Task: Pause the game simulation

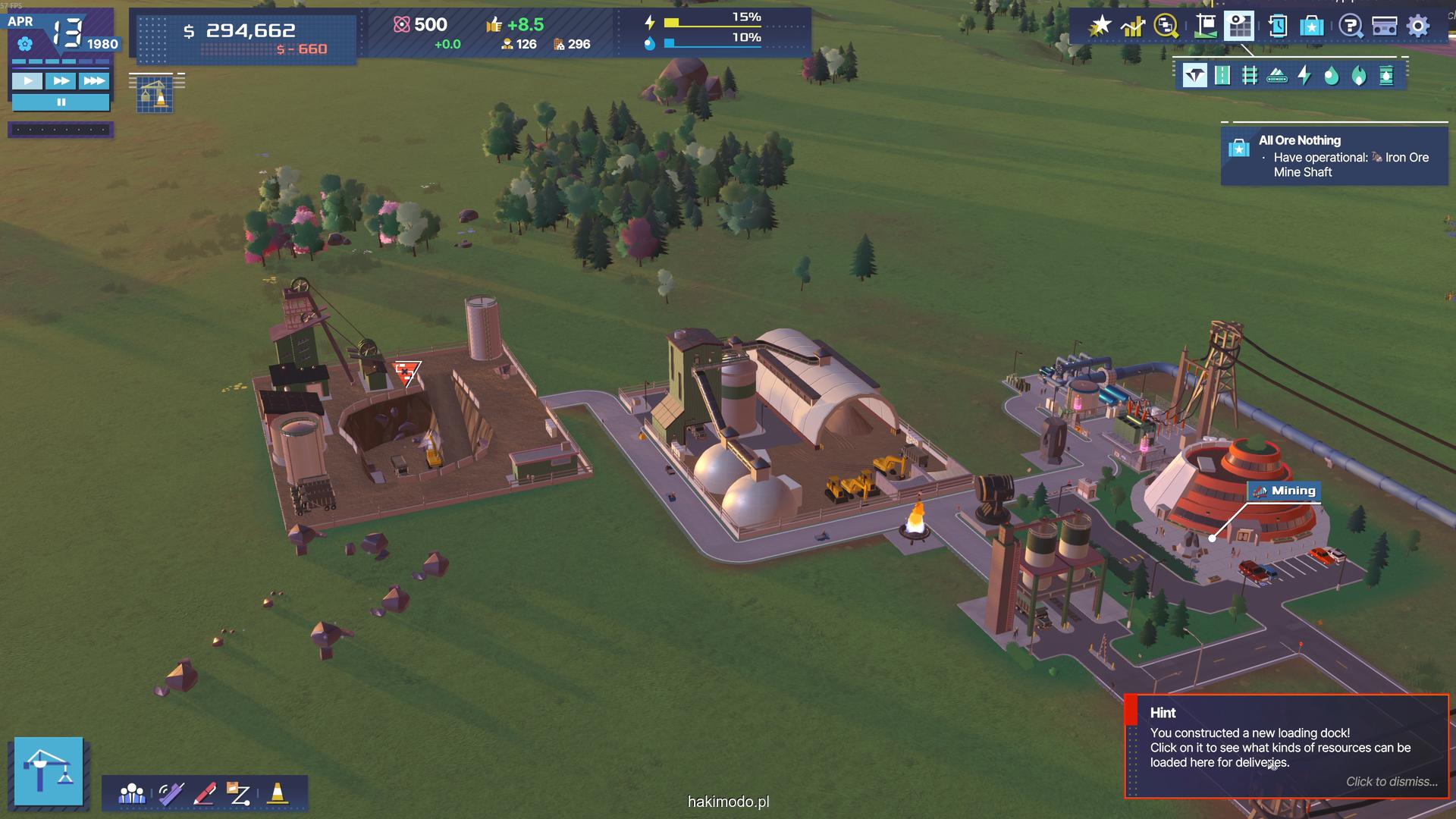Action: point(61,102)
